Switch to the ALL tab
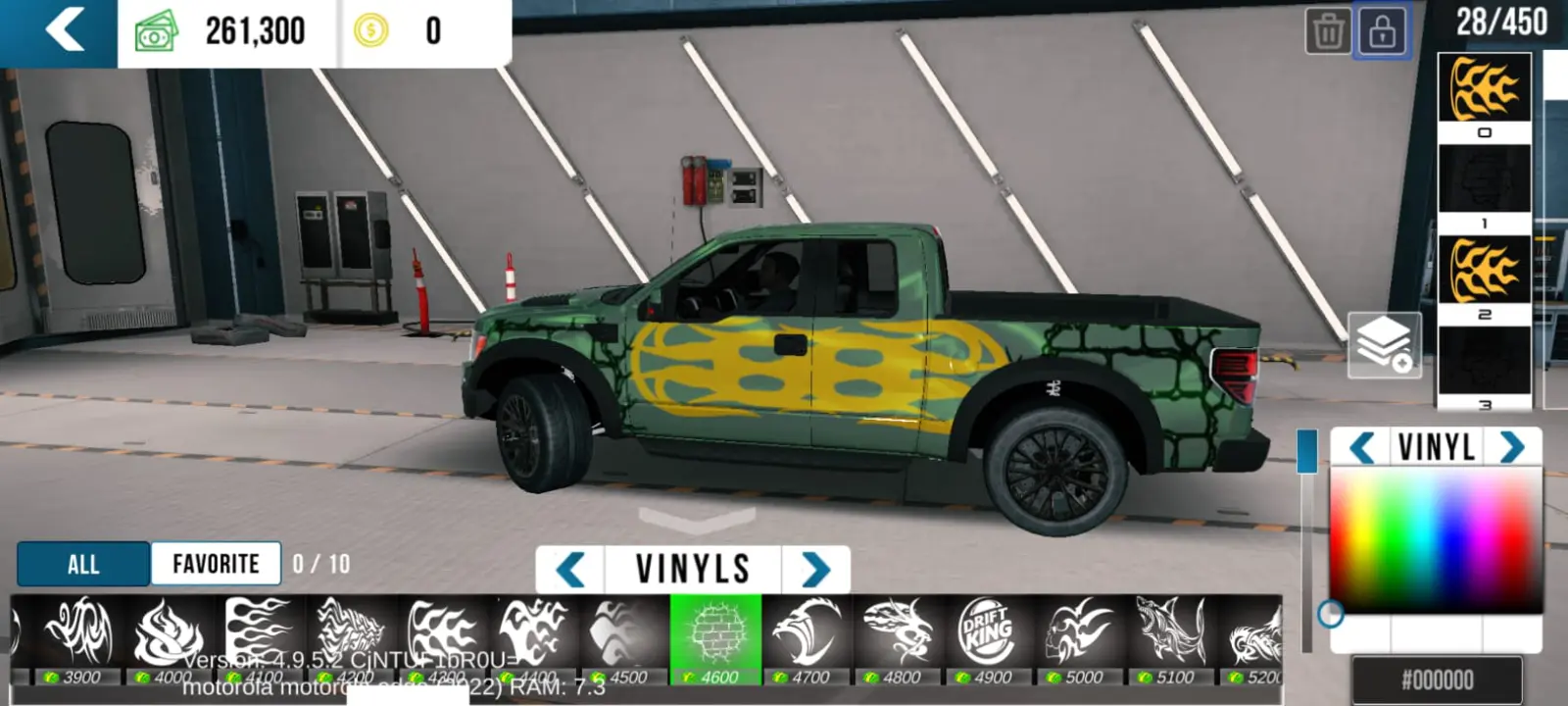This screenshot has height=706, width=1568. tap(83, 564)
